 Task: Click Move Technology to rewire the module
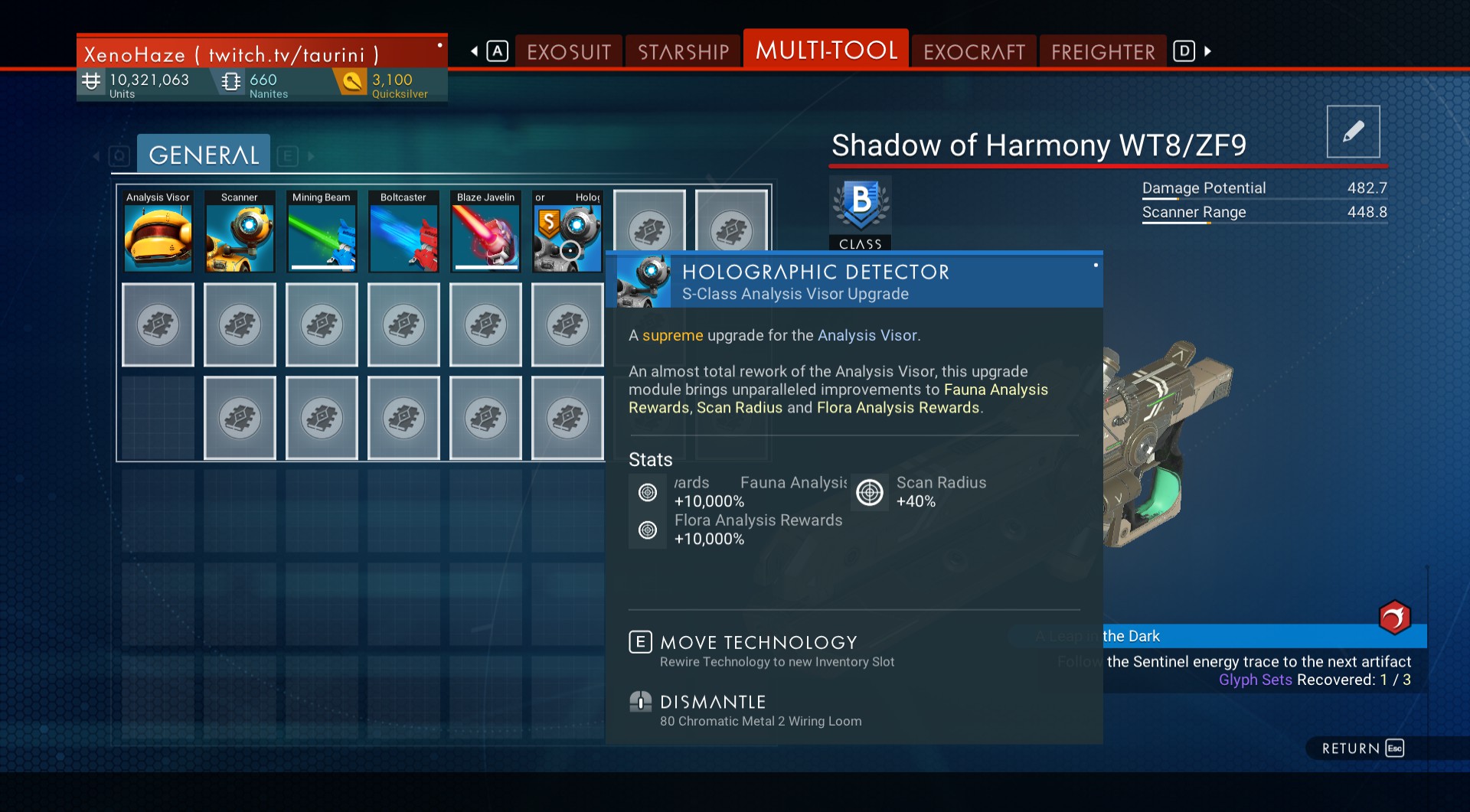click(x=759, y=643)
